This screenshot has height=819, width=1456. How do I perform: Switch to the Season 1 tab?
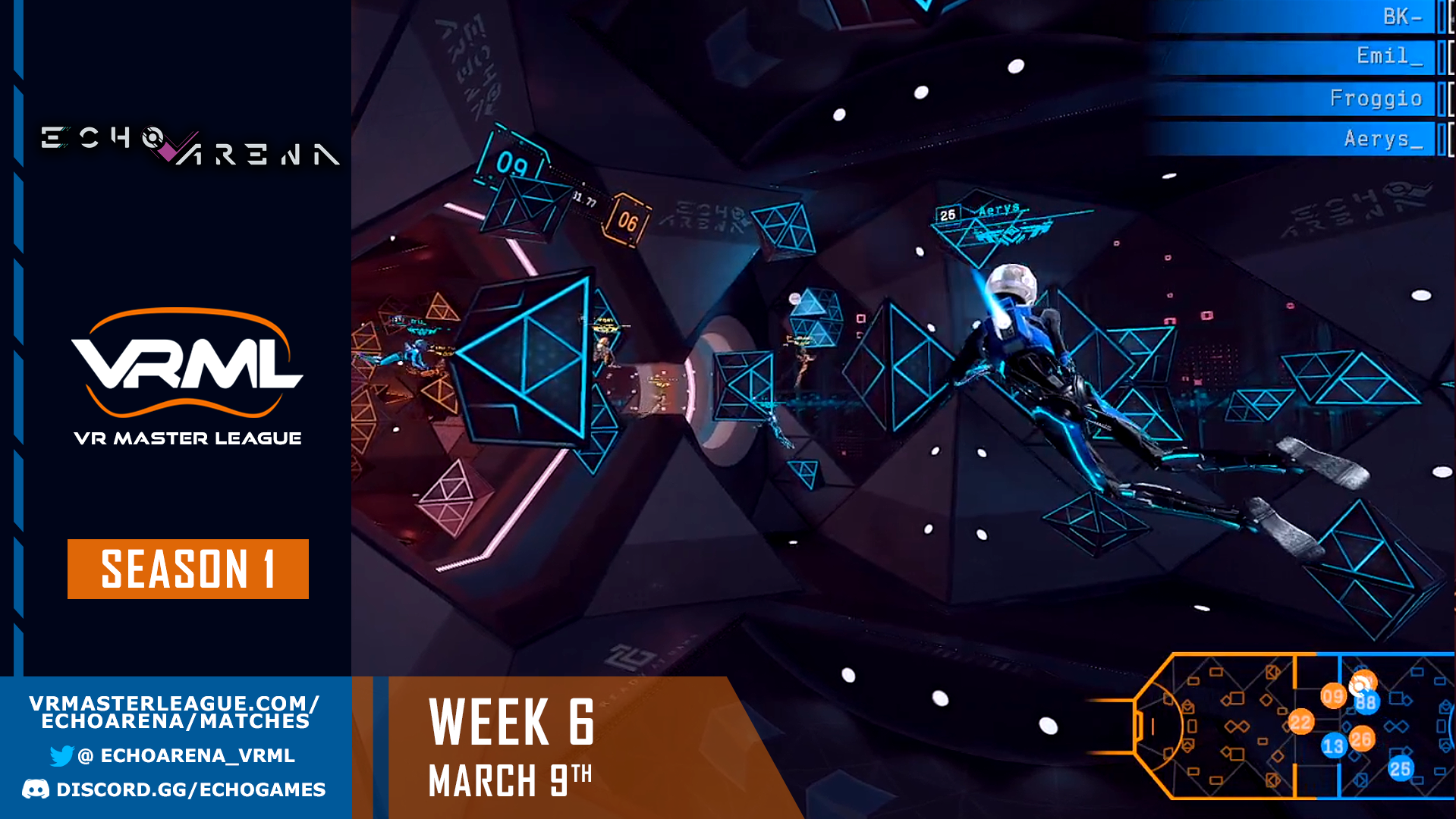coord(187,570)
